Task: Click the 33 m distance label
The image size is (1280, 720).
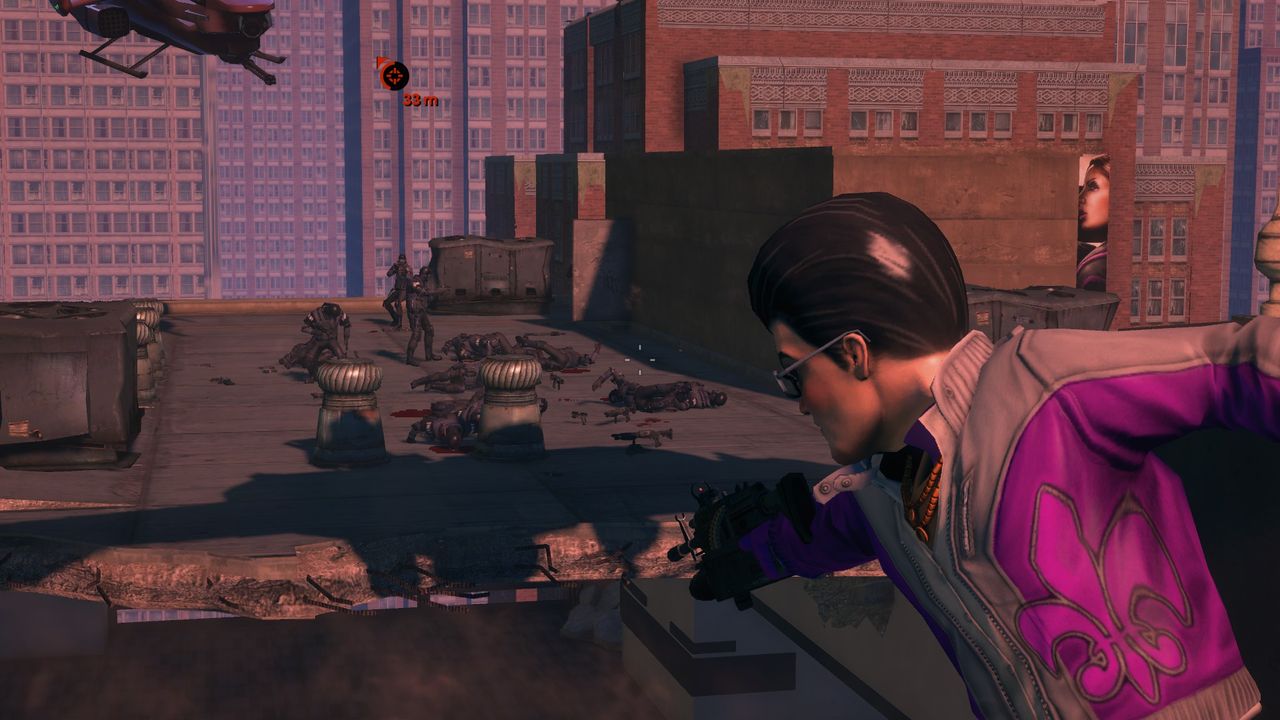Action: [420, 100]
